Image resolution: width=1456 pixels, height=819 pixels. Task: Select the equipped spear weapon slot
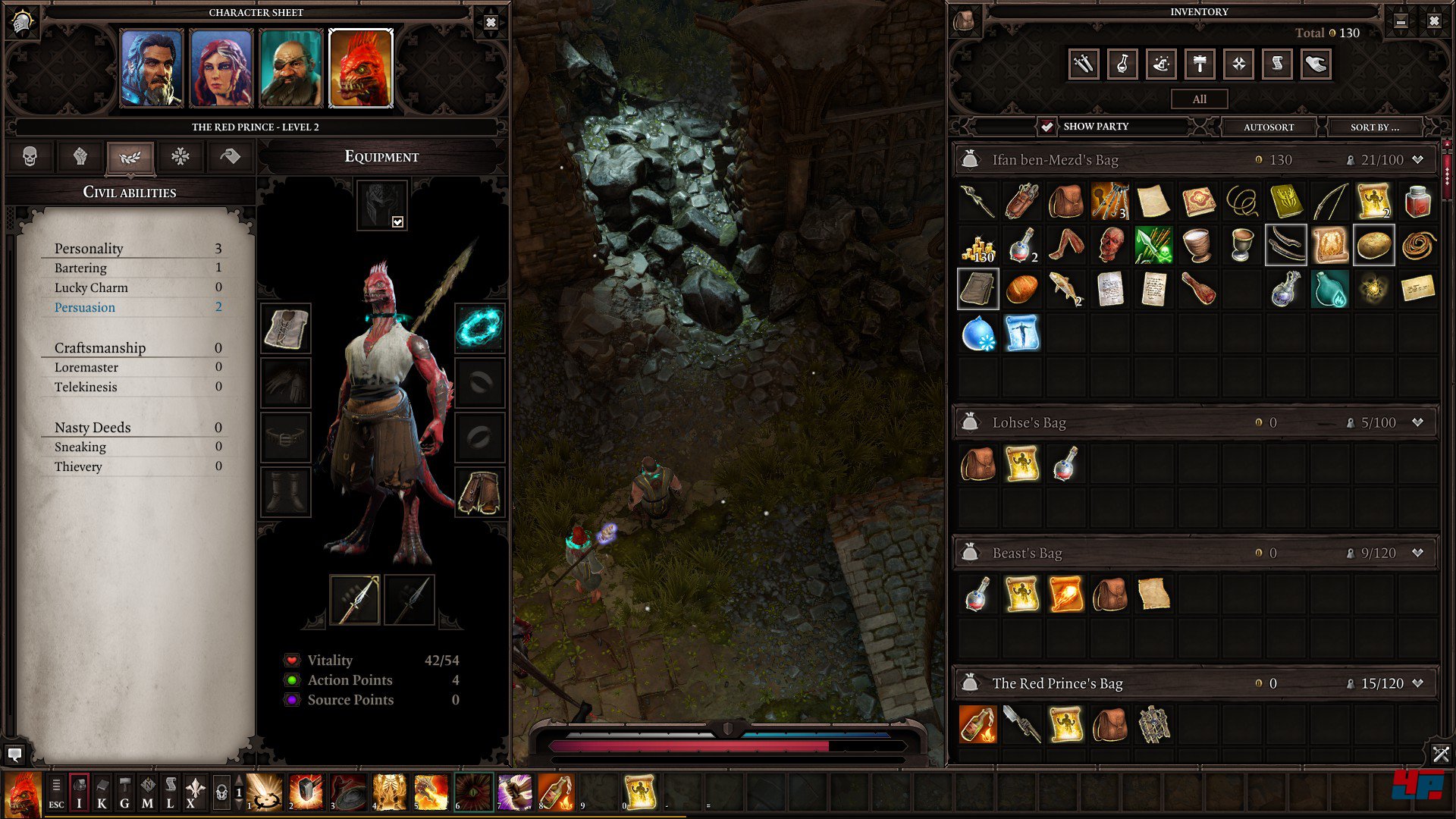coord(355,599)
